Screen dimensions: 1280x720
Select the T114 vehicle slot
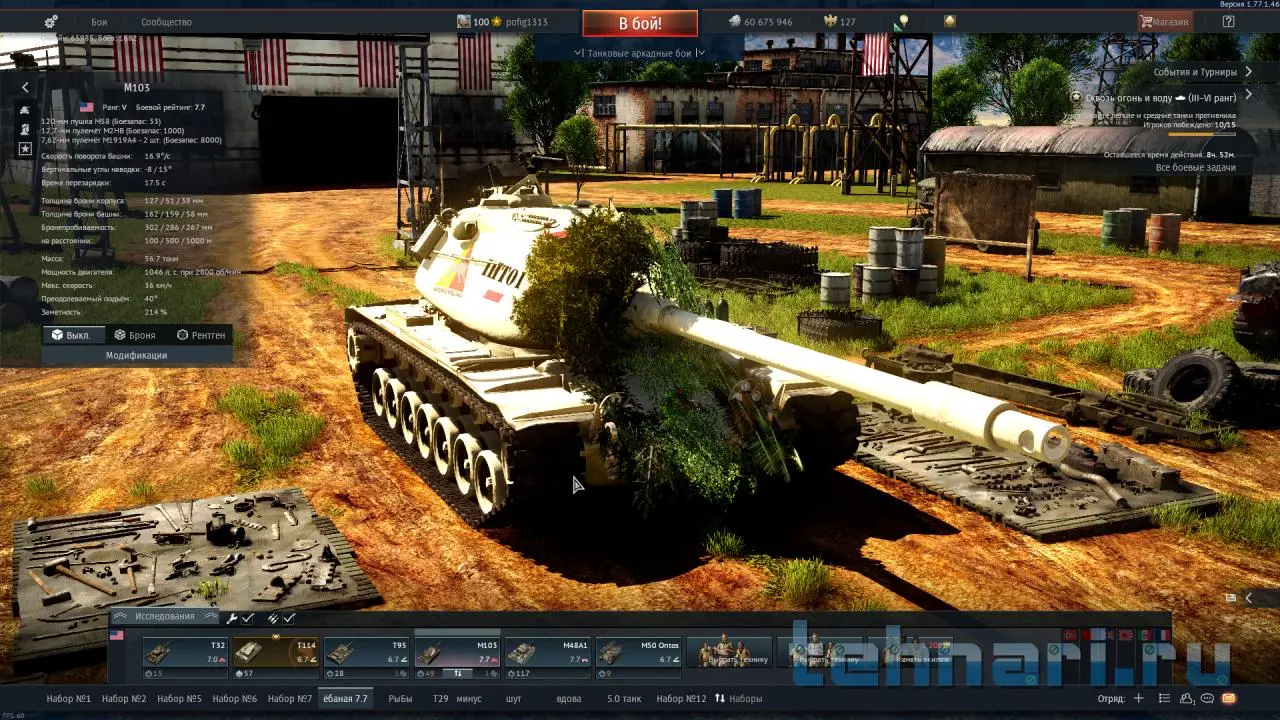point(276,653)
